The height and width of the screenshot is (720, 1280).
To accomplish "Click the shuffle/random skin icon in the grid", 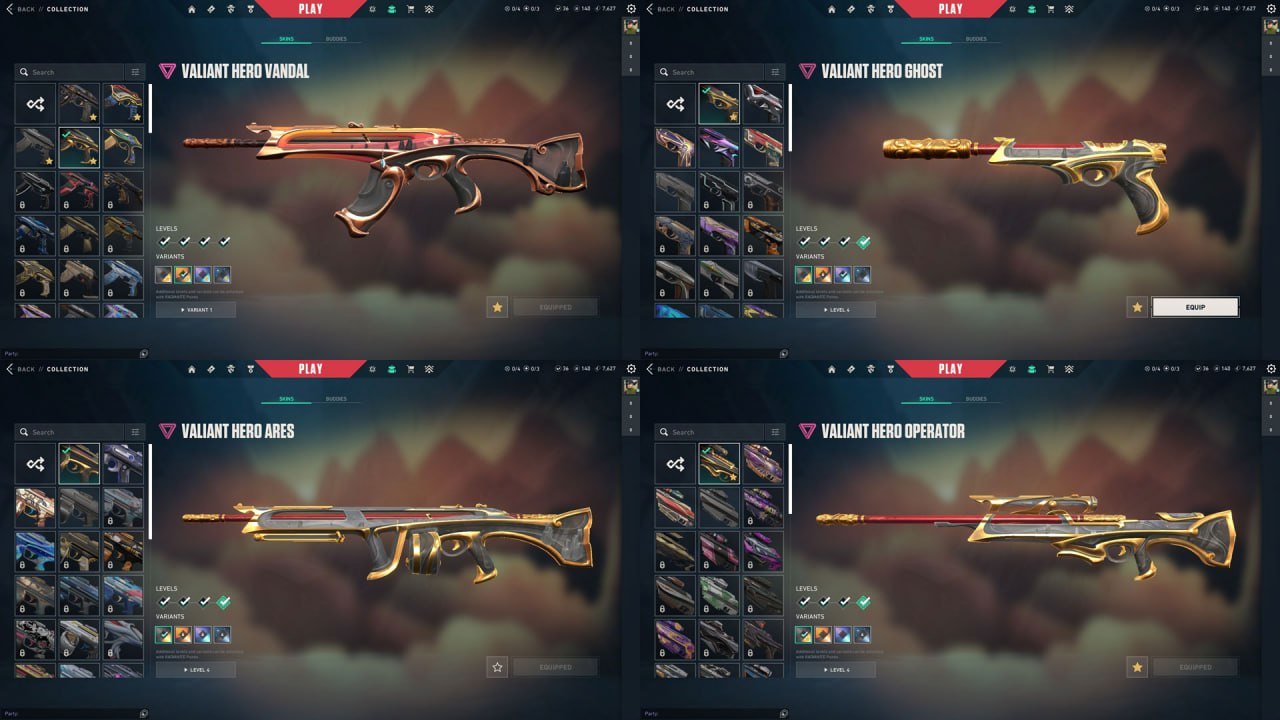I will [x=34, y=103].
